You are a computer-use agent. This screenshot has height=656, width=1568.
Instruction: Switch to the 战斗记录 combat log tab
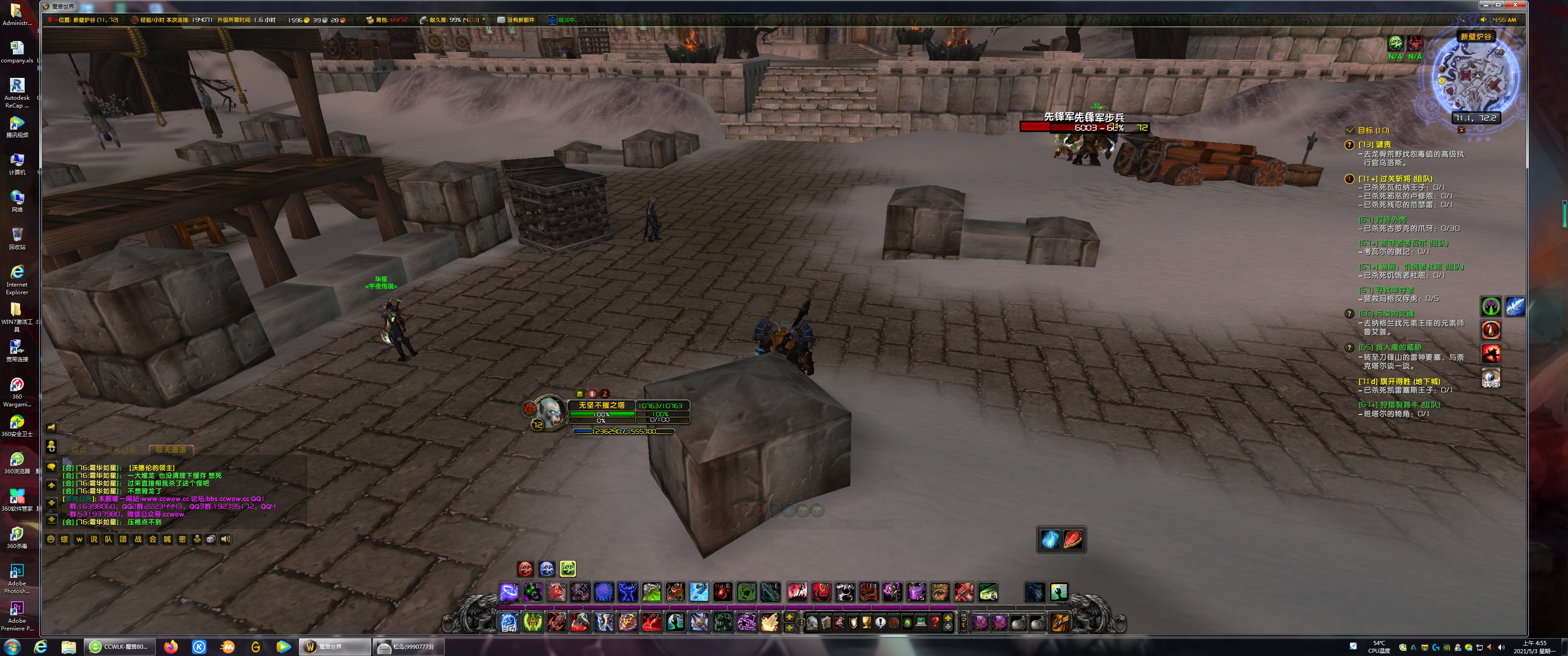coord(120,450)
